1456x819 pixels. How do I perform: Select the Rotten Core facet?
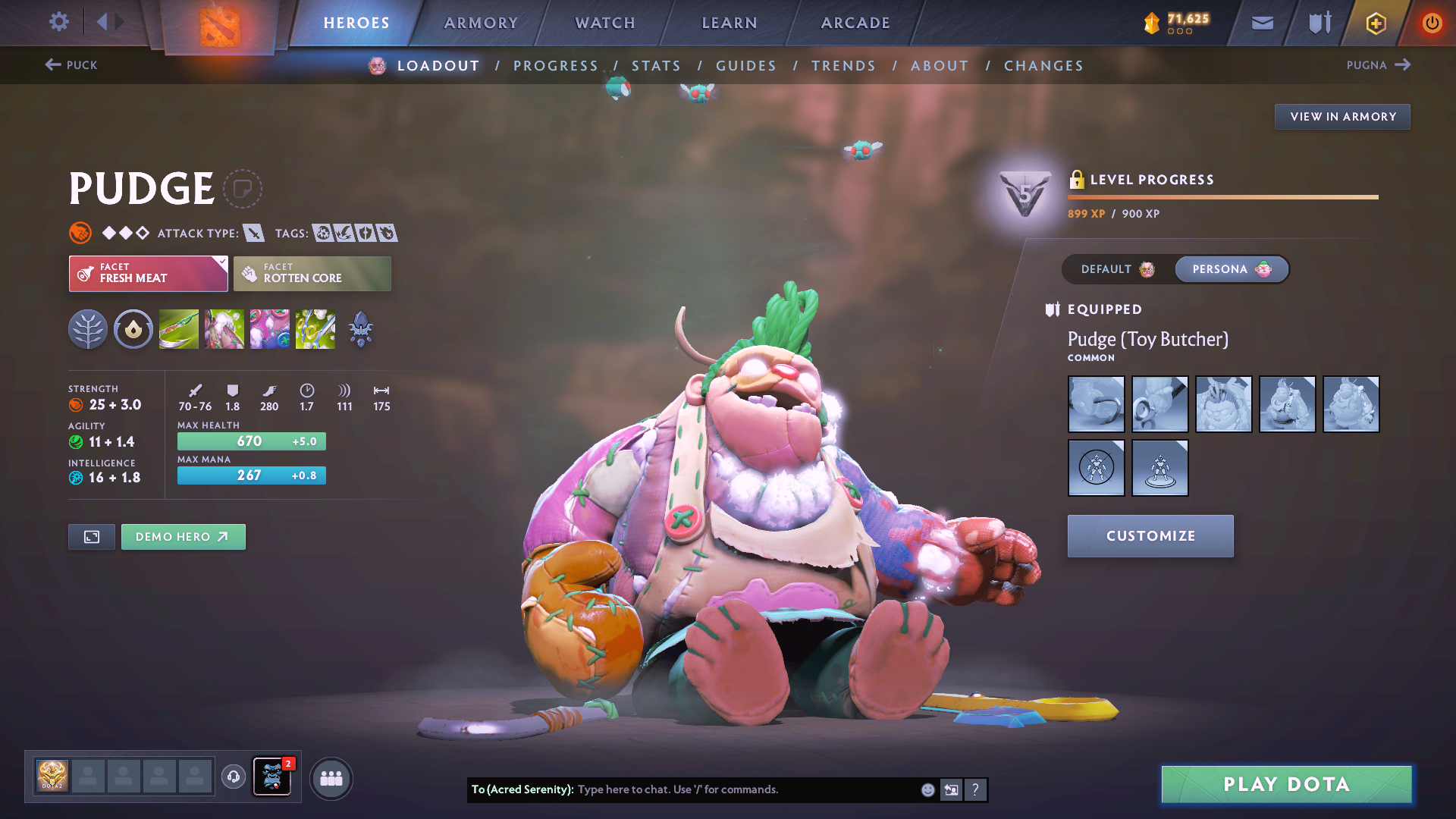click(312, 274)
